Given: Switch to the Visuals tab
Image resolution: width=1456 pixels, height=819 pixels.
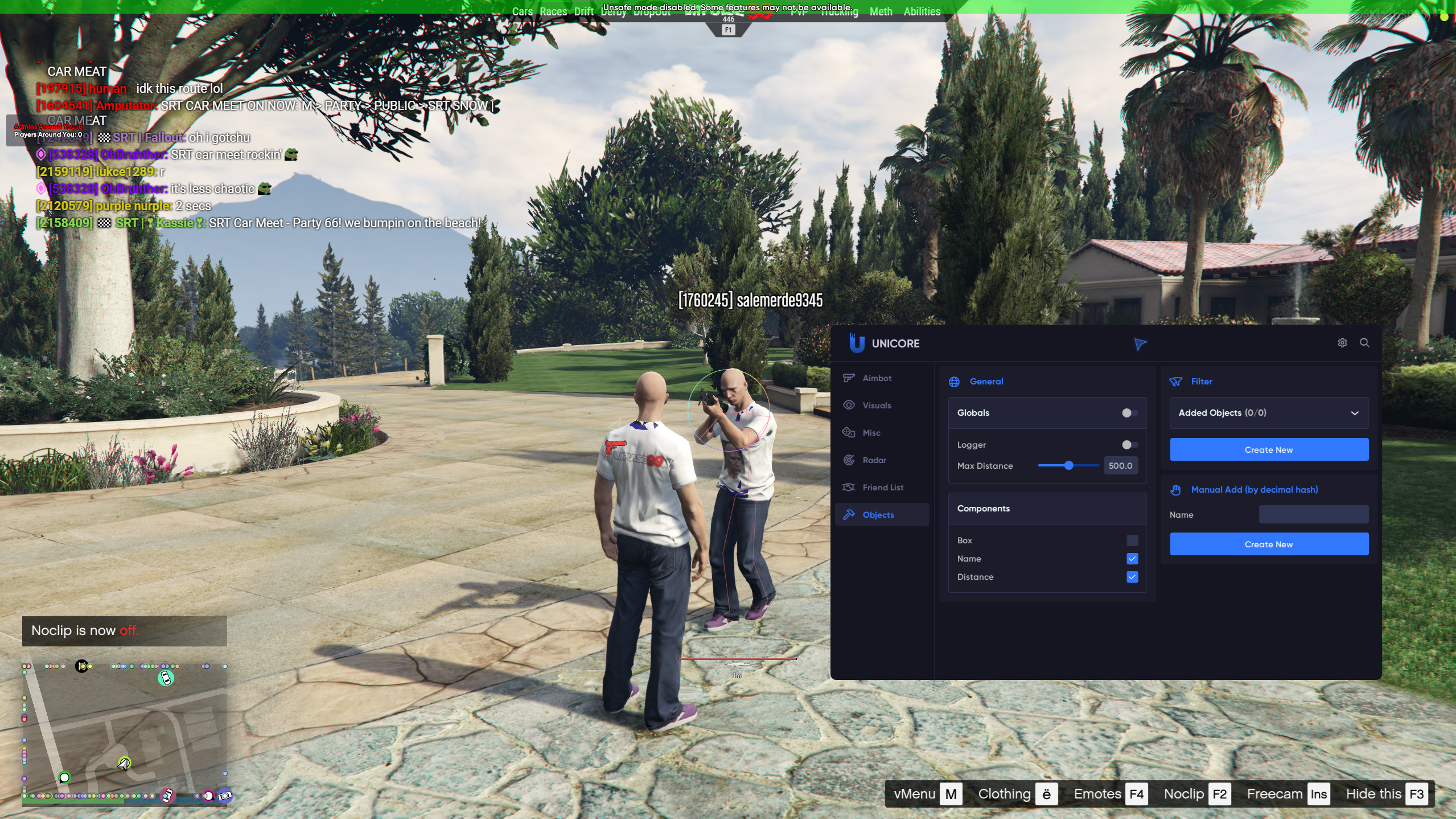Looking at the screenshot, I should tap(877, 406).
